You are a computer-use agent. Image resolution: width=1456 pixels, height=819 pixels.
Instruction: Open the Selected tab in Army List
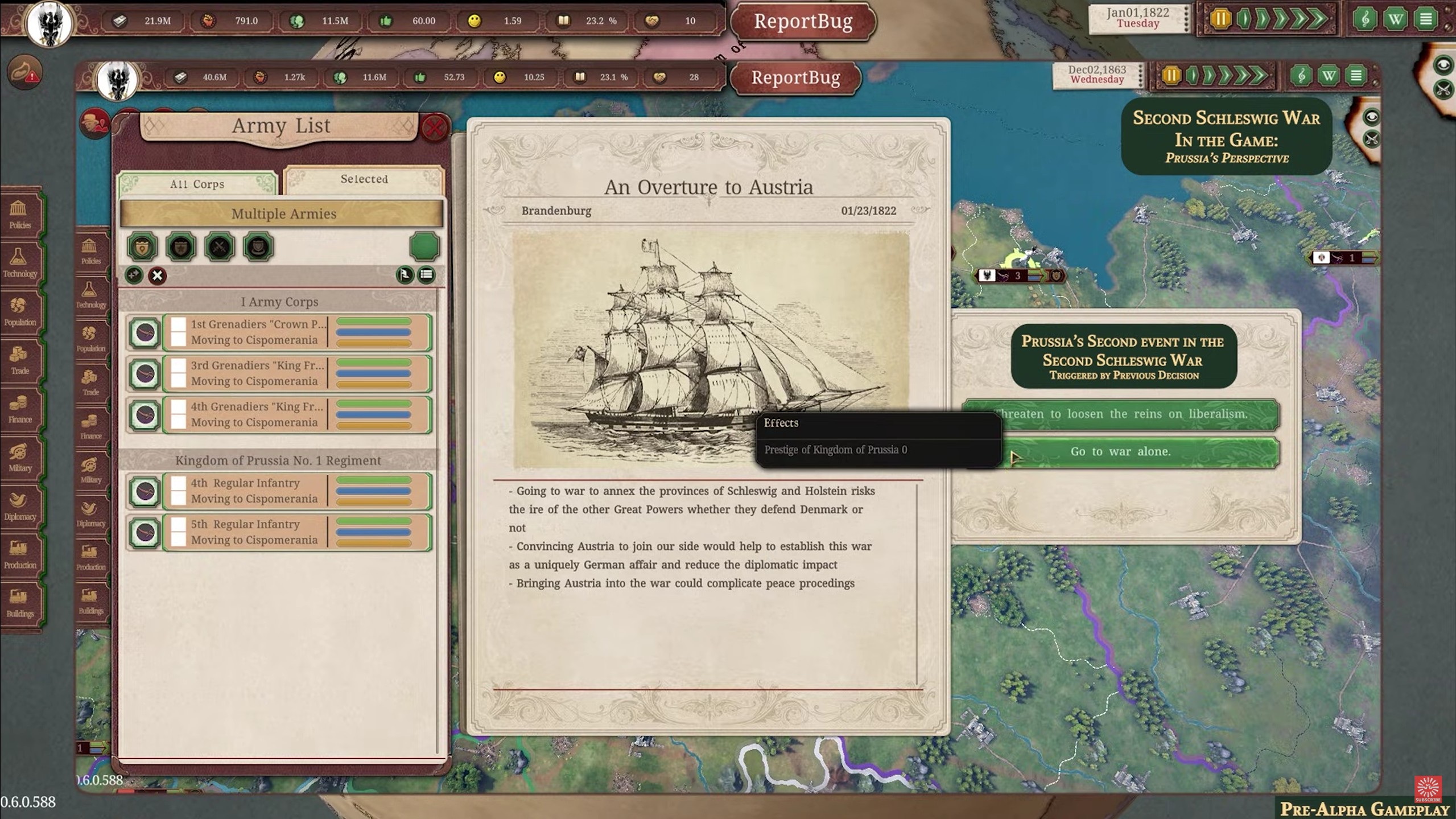[x=364, y=179]
